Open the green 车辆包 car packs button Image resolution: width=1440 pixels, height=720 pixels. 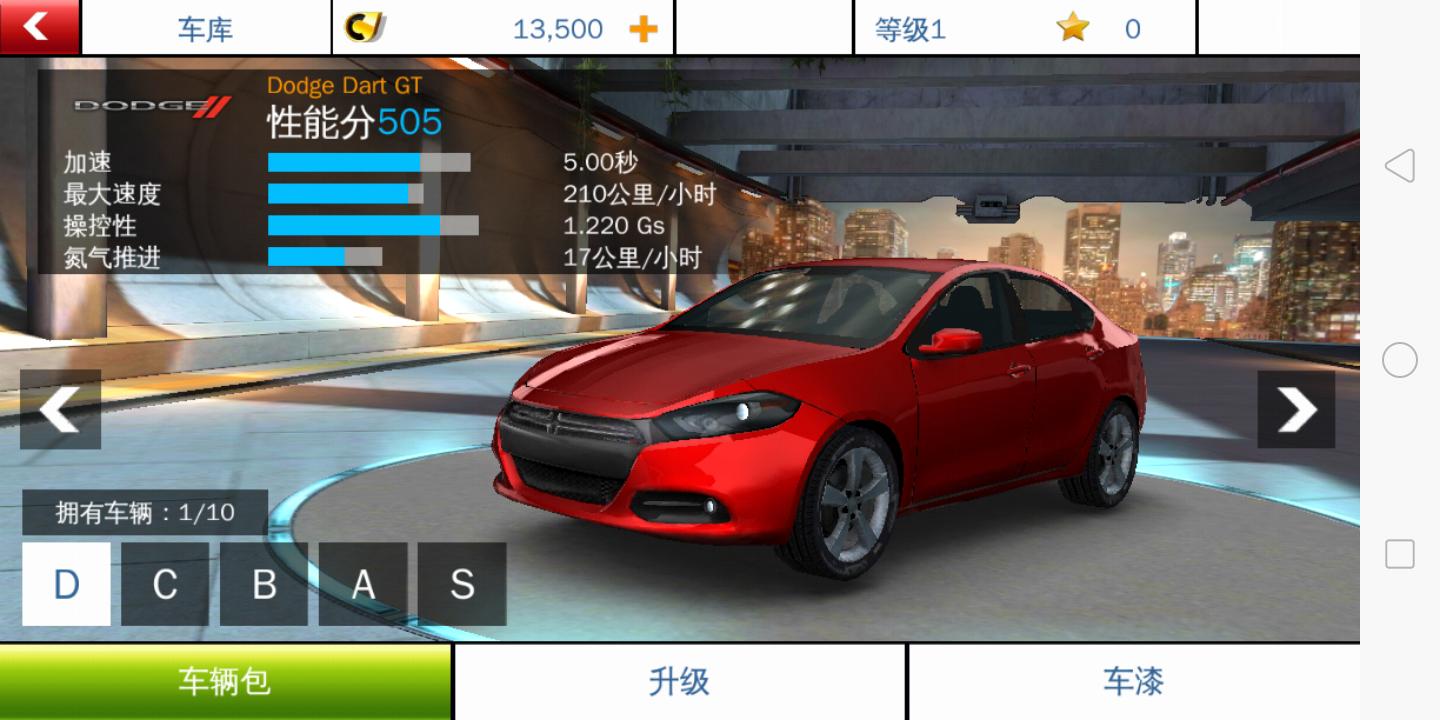225,682
